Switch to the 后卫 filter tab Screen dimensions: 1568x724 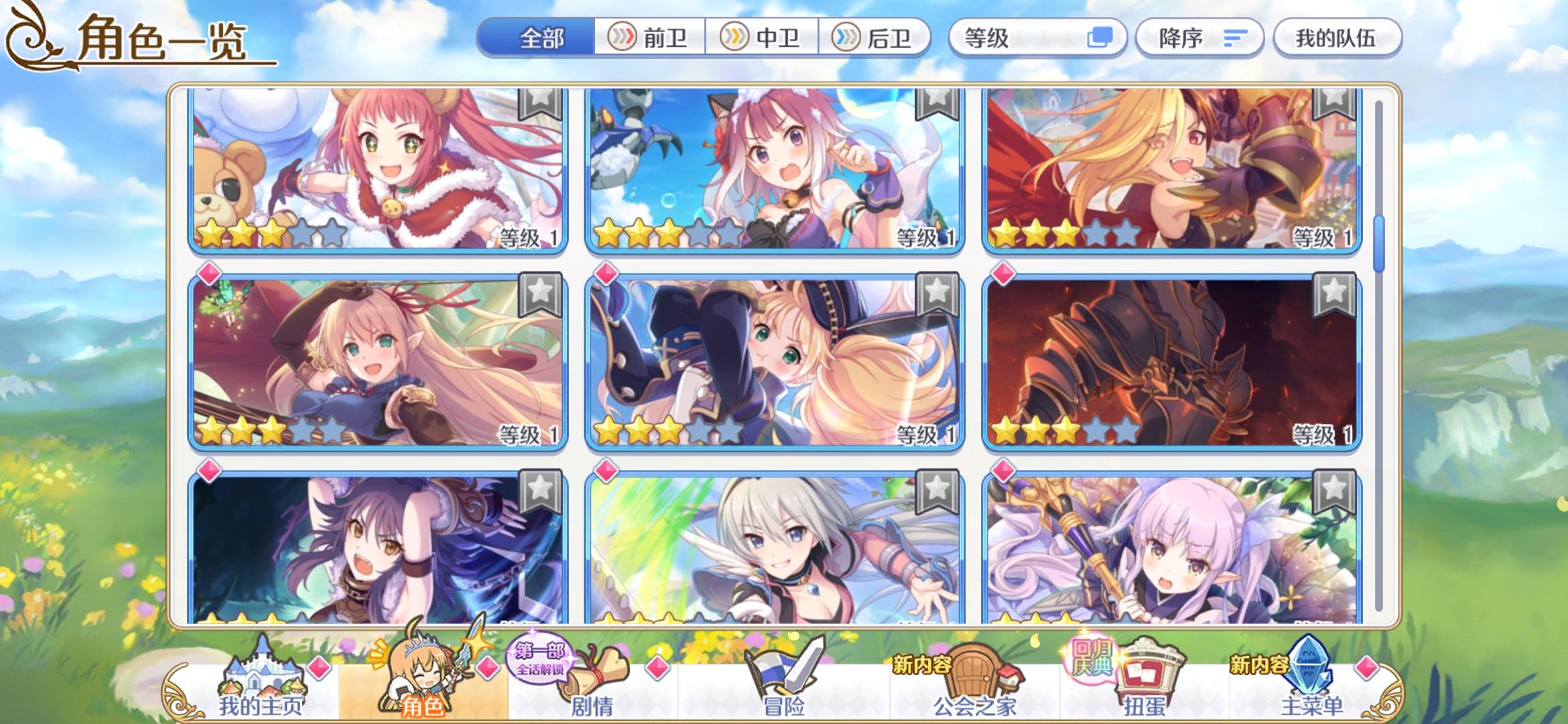(x=878, y=38)
